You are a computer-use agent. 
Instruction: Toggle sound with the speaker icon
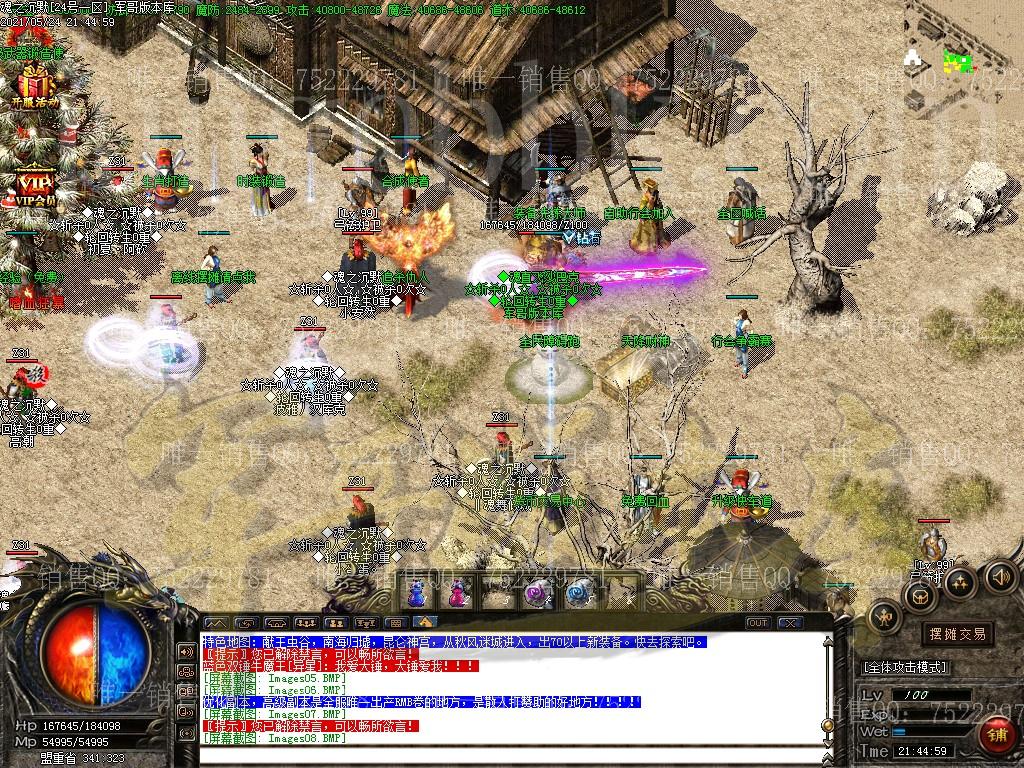[x=1000, y=576]
